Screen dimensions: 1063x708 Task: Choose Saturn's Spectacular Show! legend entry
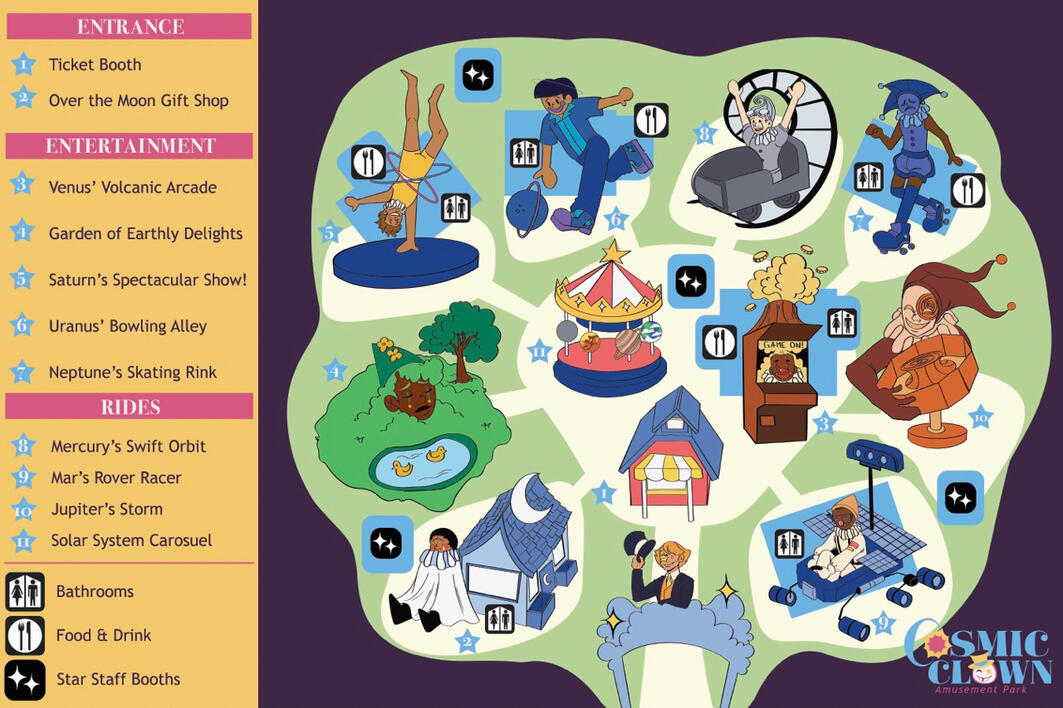[147, 280]
